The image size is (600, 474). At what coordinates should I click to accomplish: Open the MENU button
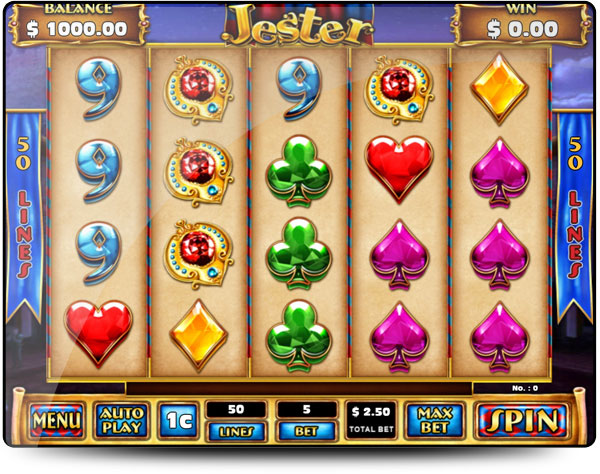[56, 421]
